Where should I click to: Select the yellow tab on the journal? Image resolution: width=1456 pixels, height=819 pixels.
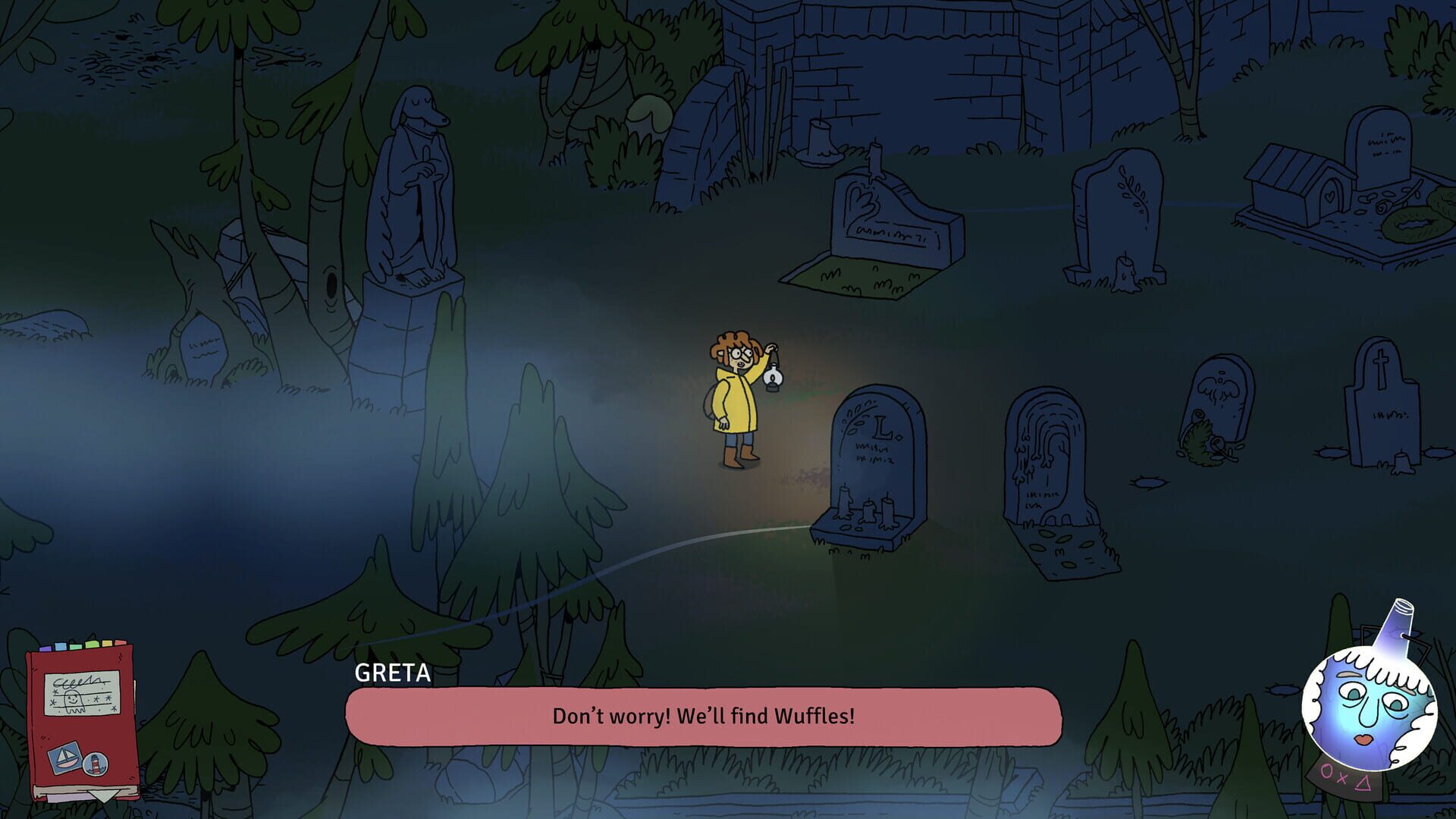click(107, 645)
